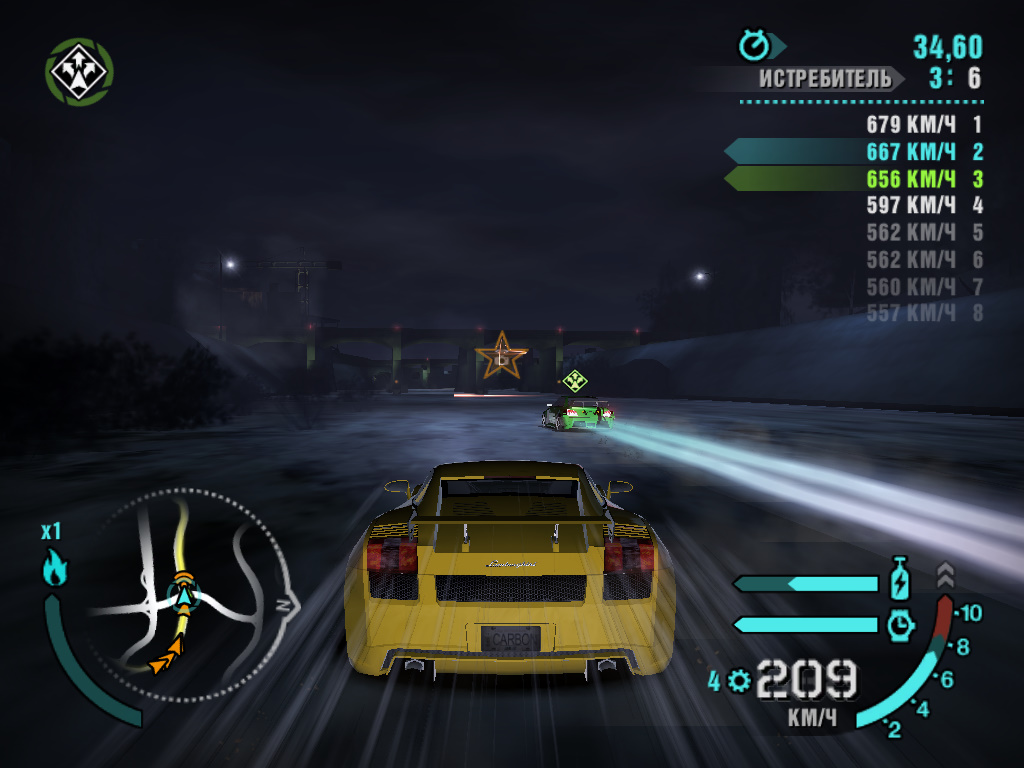
Task: Click the blue heat flame icon
Action: pos(54,570)
